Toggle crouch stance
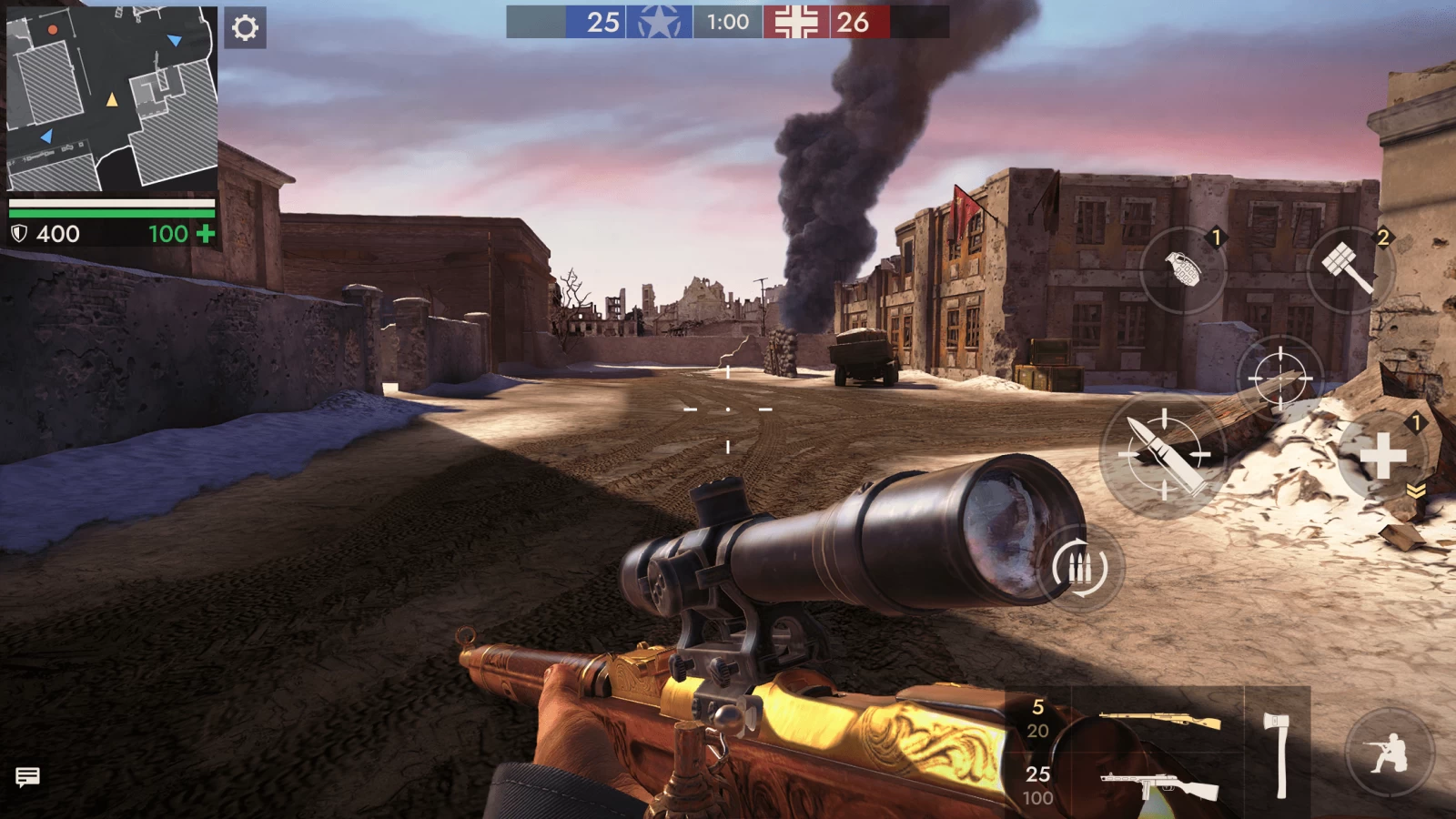 coord(1389,753)
